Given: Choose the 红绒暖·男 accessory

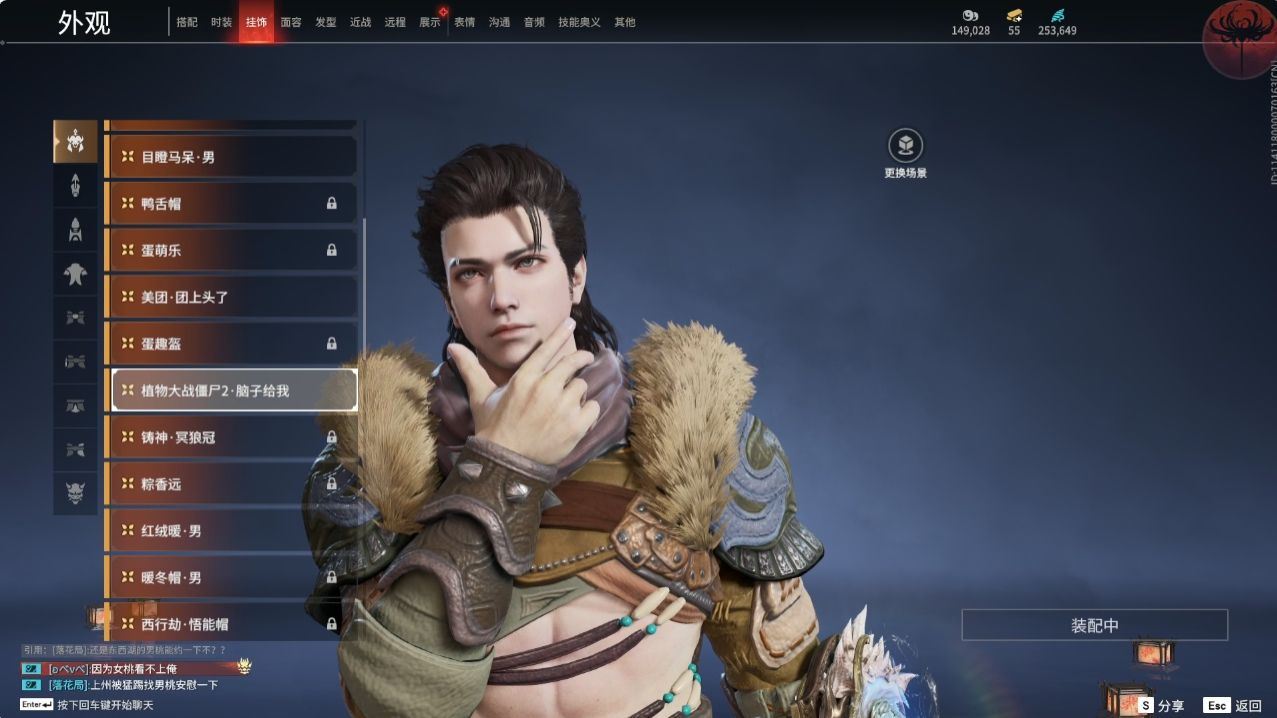Looking at the screenshot, I should (x=231, y=530).
